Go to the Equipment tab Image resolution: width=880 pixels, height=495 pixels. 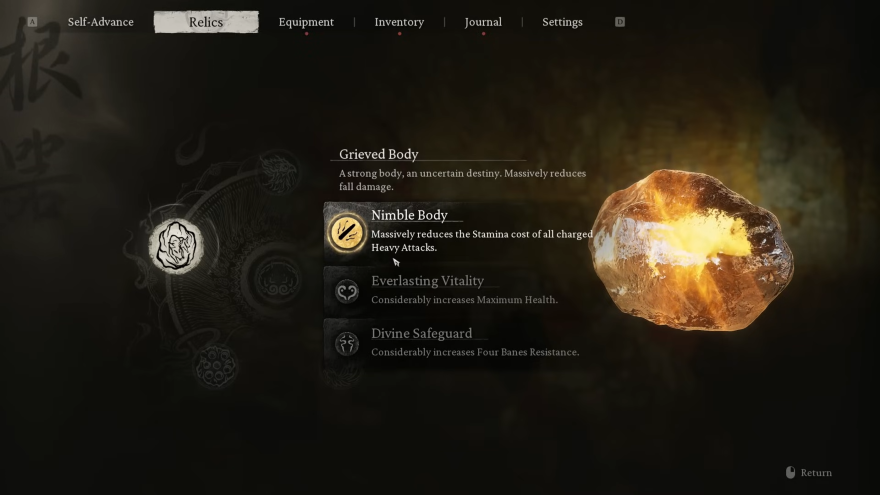pos(306,22)
